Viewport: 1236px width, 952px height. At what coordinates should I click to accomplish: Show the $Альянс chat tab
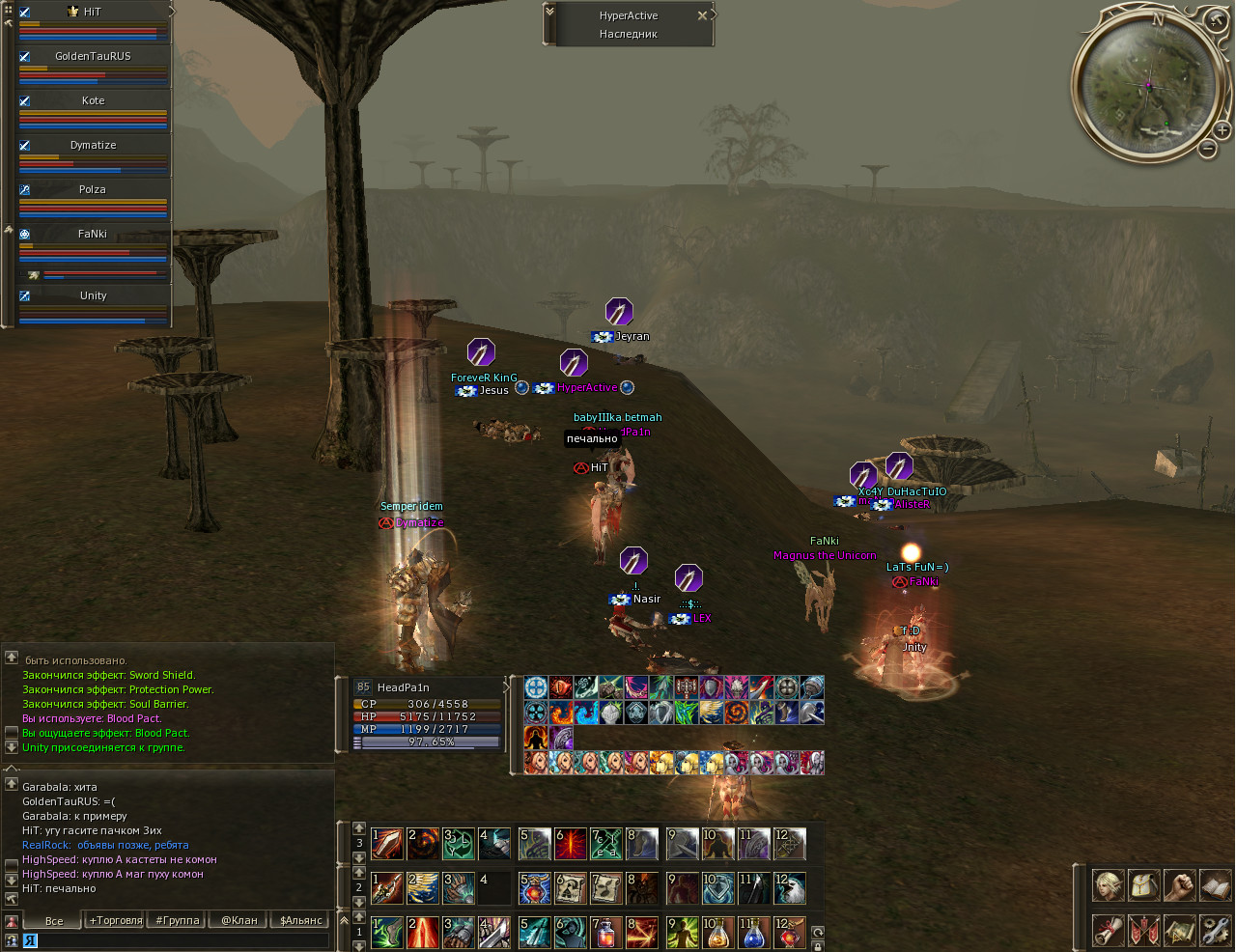300,920
